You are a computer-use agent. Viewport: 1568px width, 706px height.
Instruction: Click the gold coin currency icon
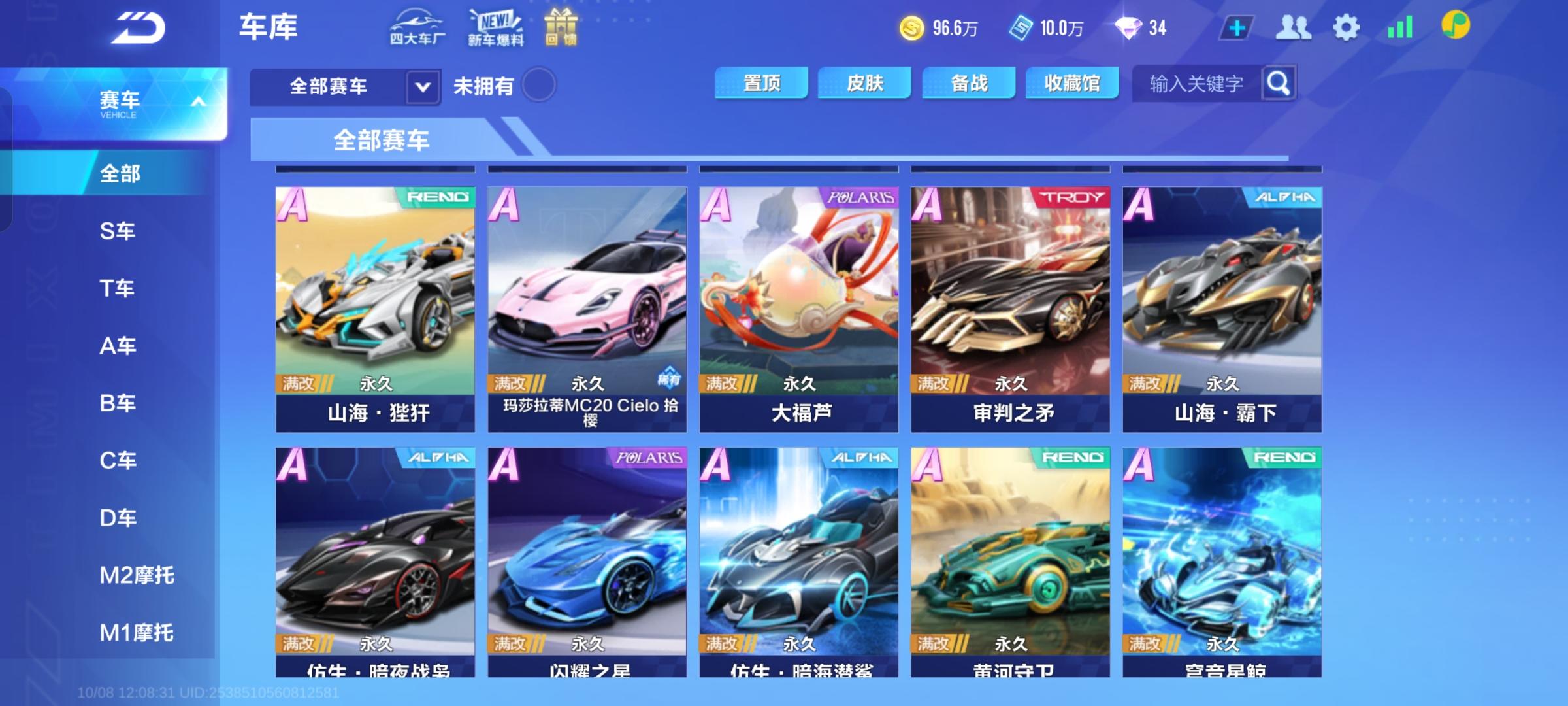click(913, 27)
